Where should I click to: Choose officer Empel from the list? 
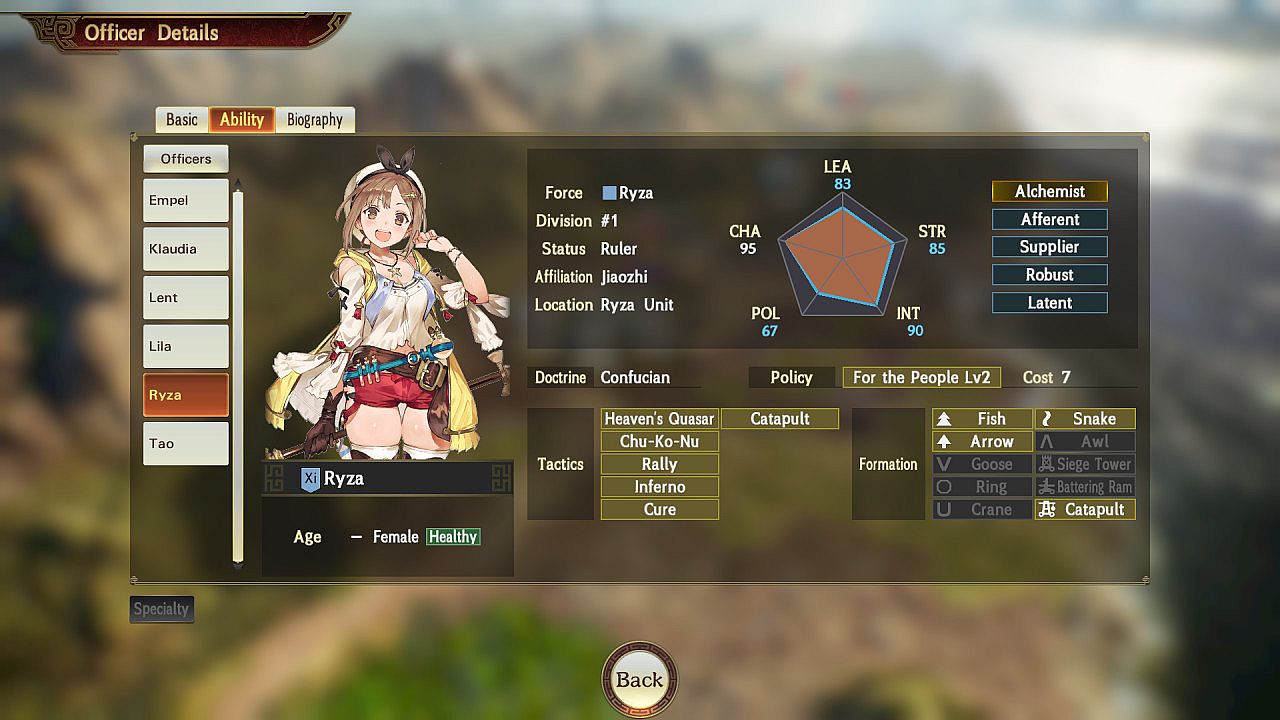point(185,200)
